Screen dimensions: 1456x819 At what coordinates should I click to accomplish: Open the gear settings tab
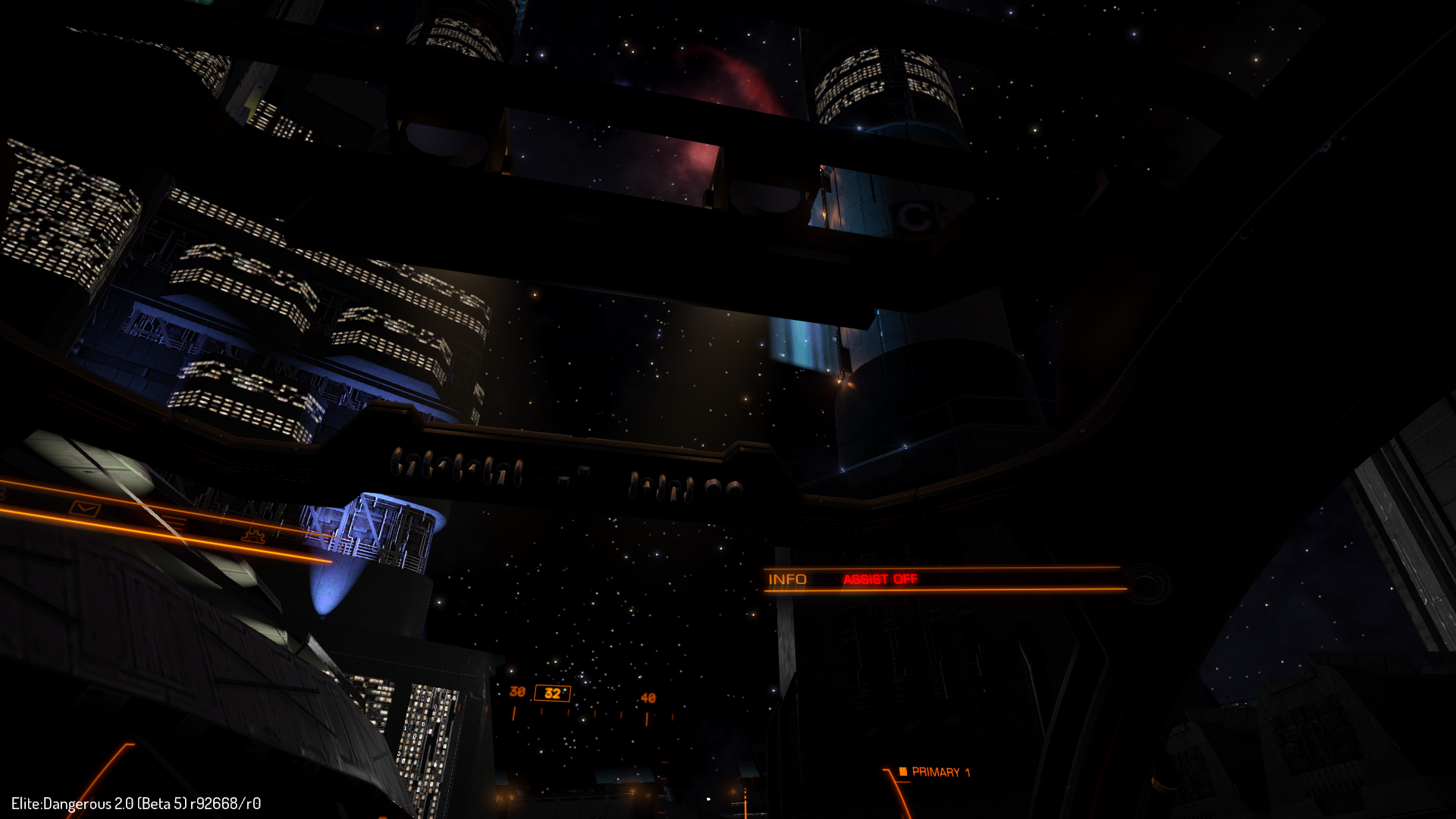point(253,536)
